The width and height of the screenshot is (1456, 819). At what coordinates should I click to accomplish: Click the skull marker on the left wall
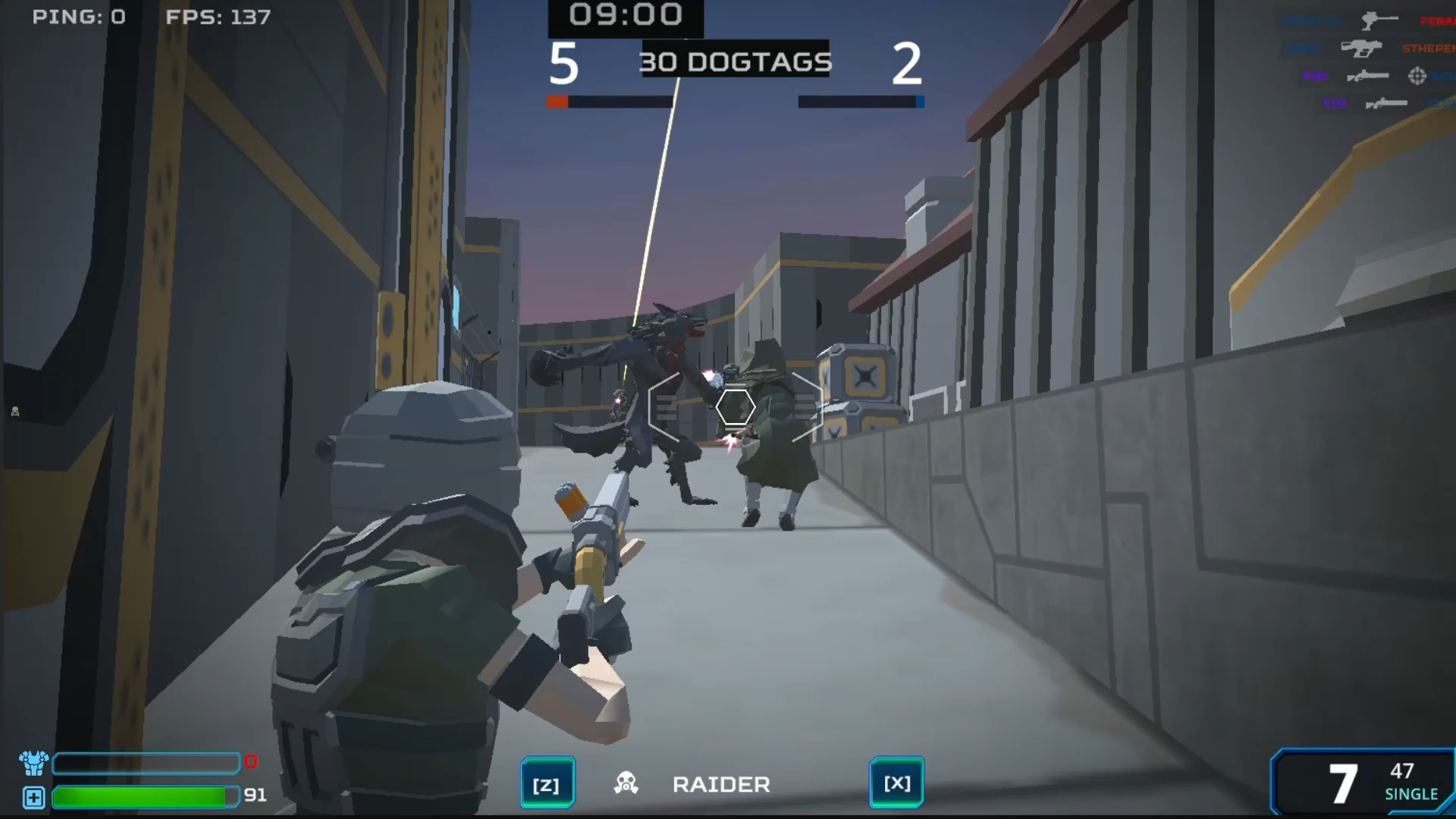coord(14,410)
